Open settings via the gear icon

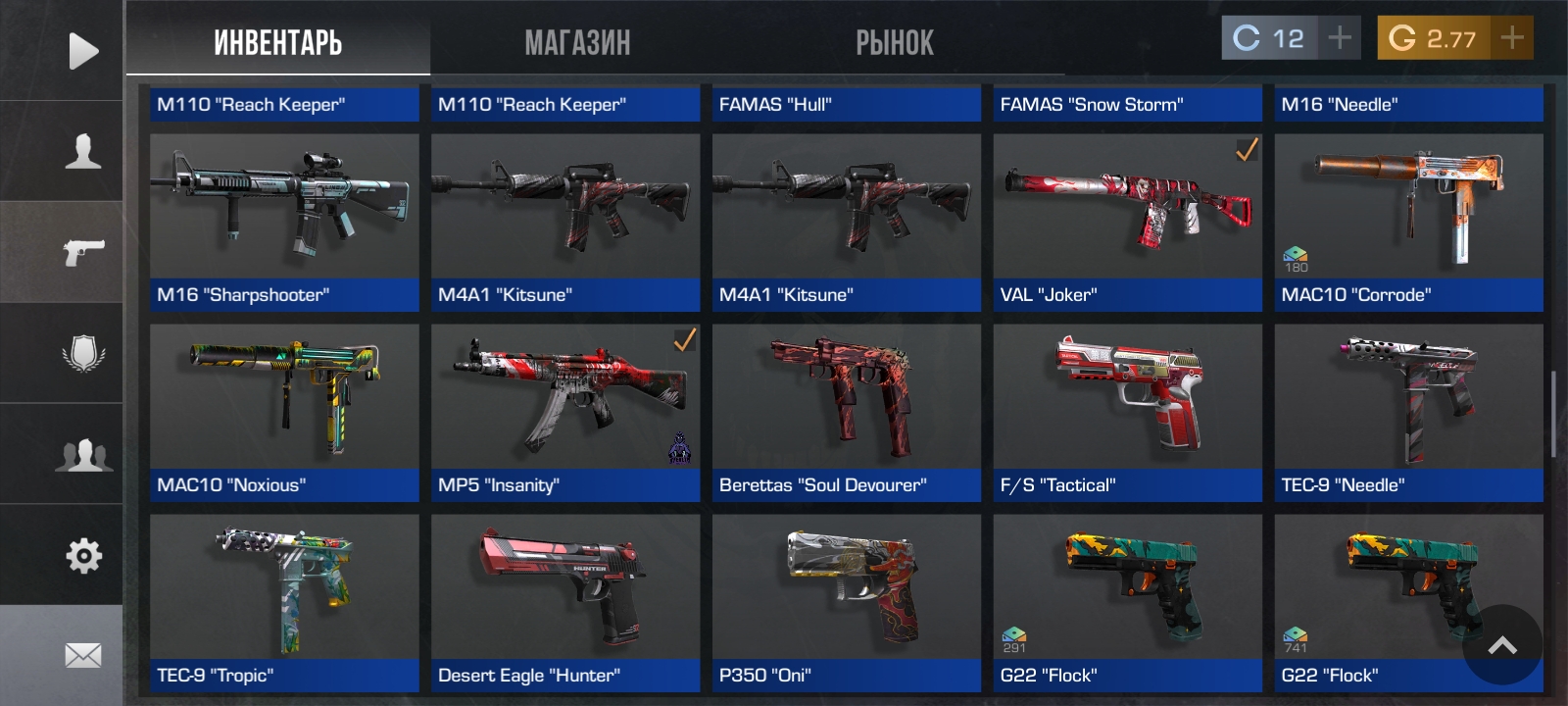[83, 556]
